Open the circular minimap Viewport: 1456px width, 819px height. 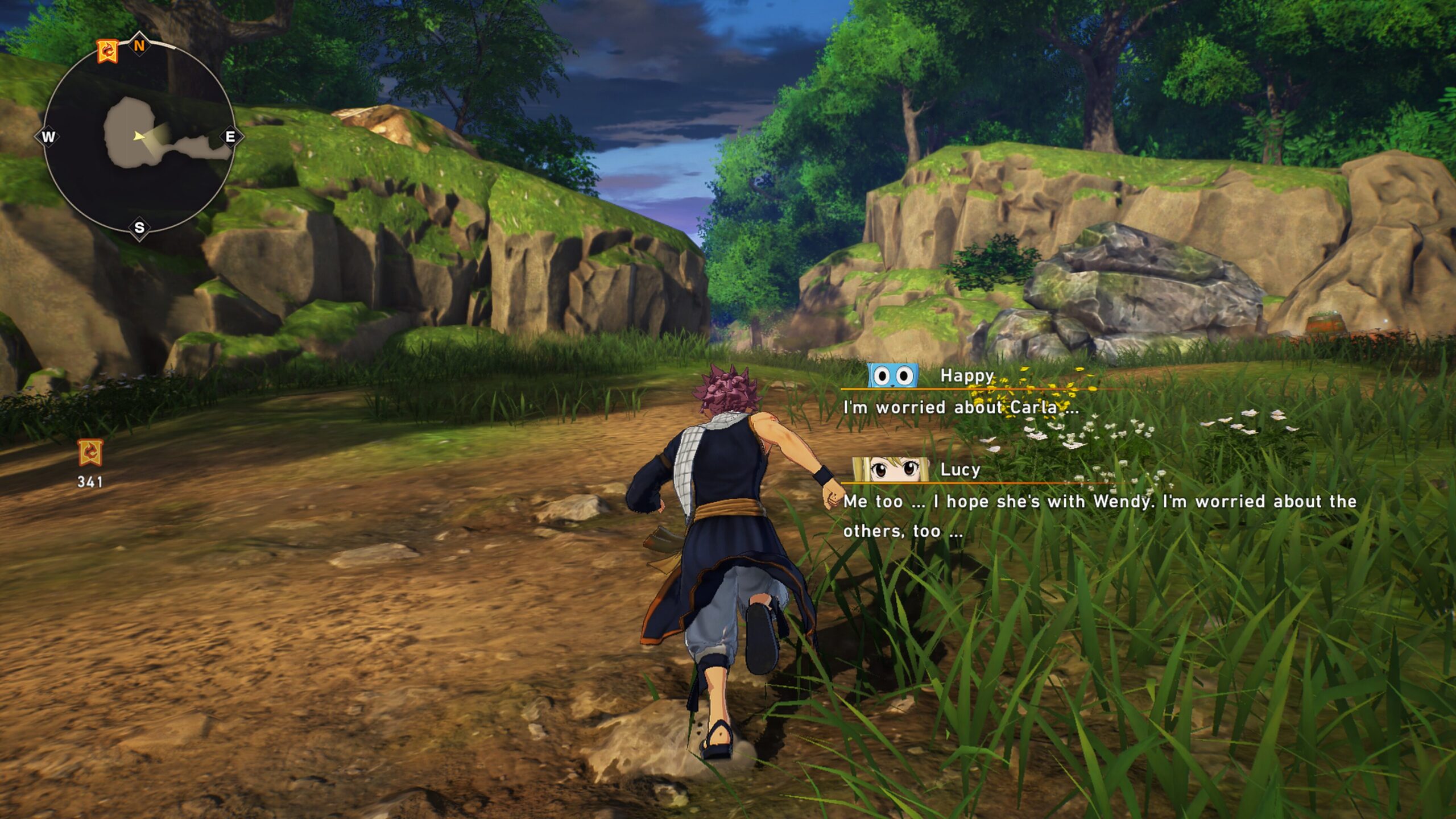click(x=138, y=136)
